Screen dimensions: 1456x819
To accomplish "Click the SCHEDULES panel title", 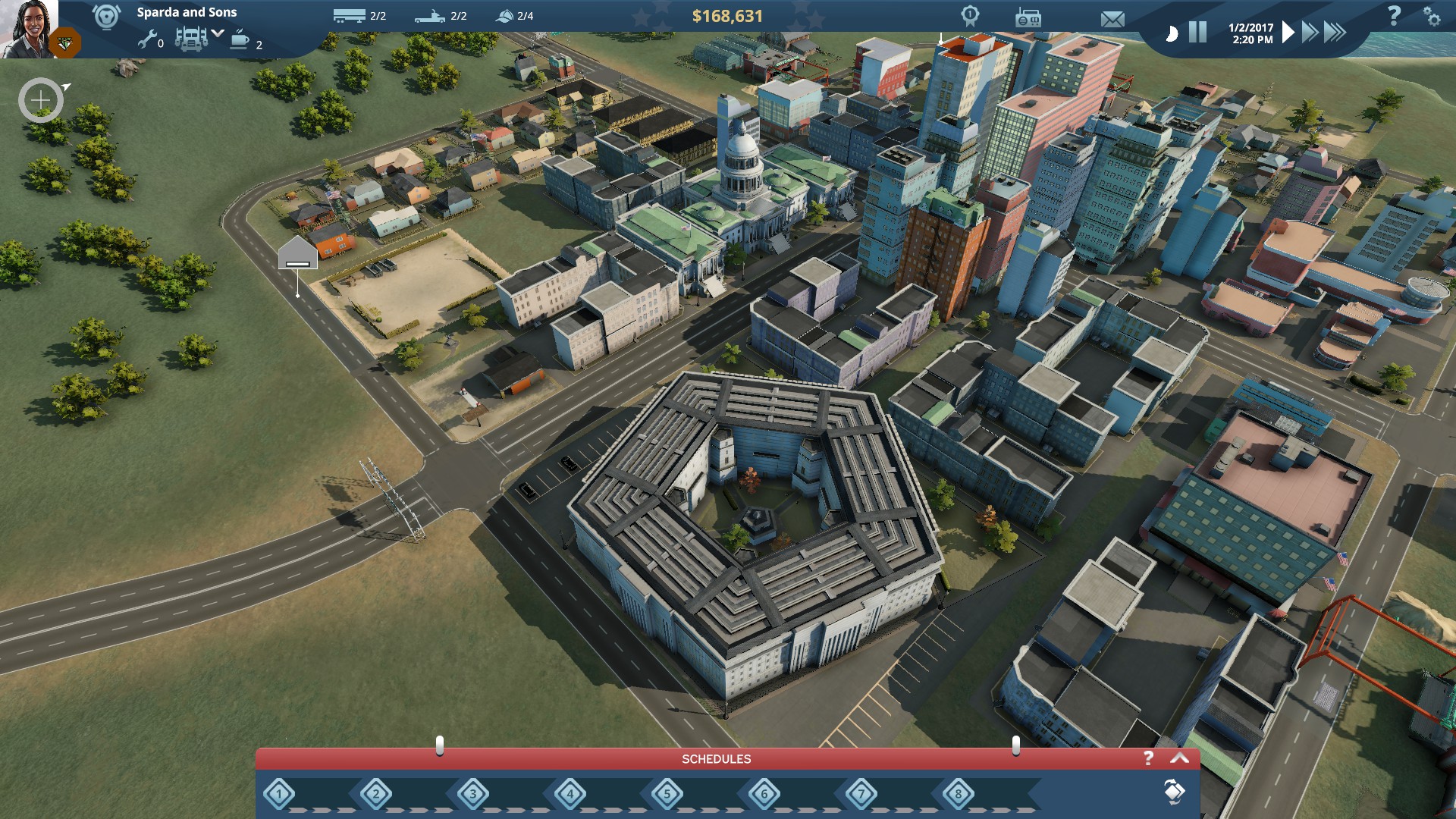I will 716,758.
